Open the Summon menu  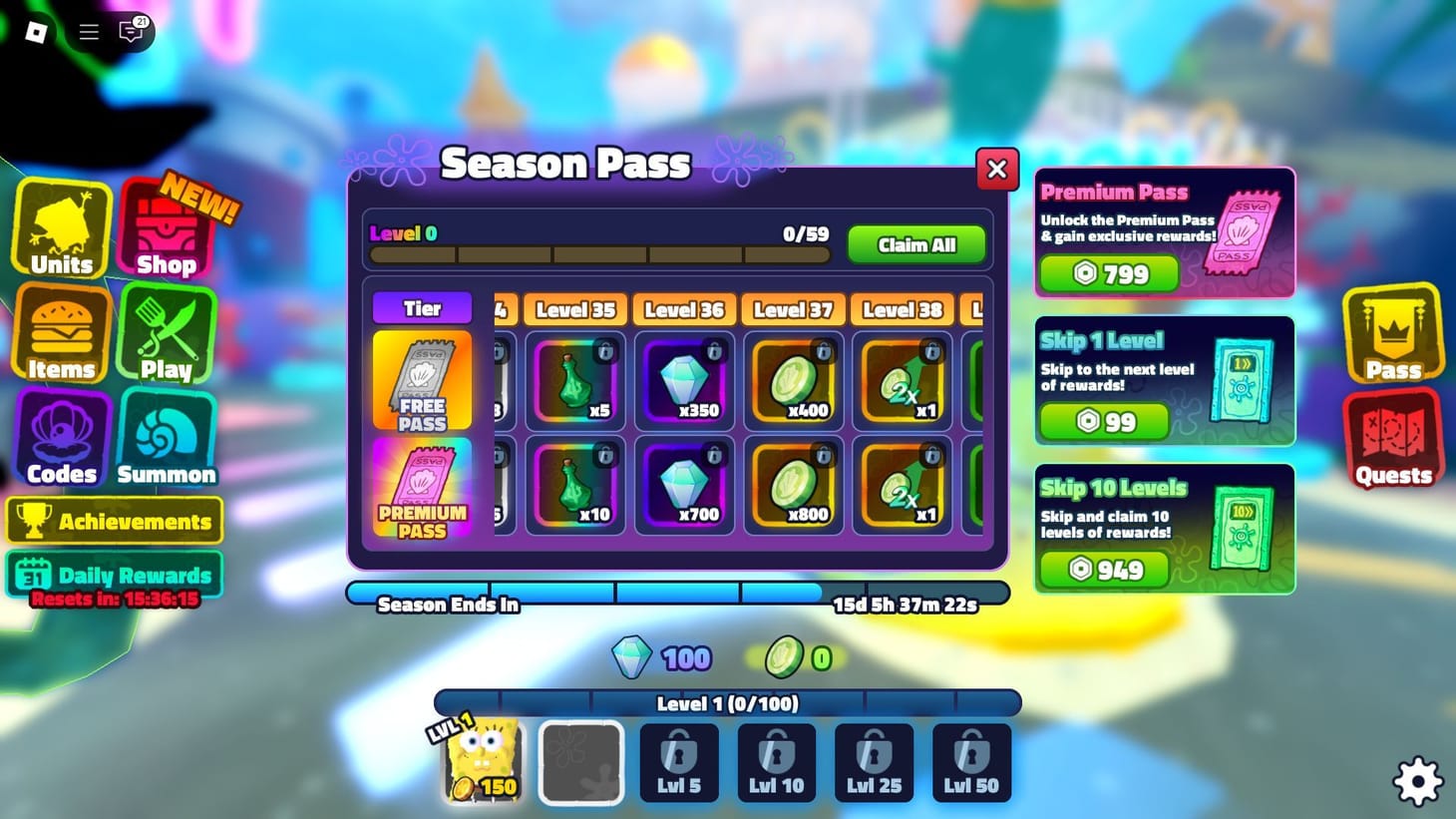(166, 439)
